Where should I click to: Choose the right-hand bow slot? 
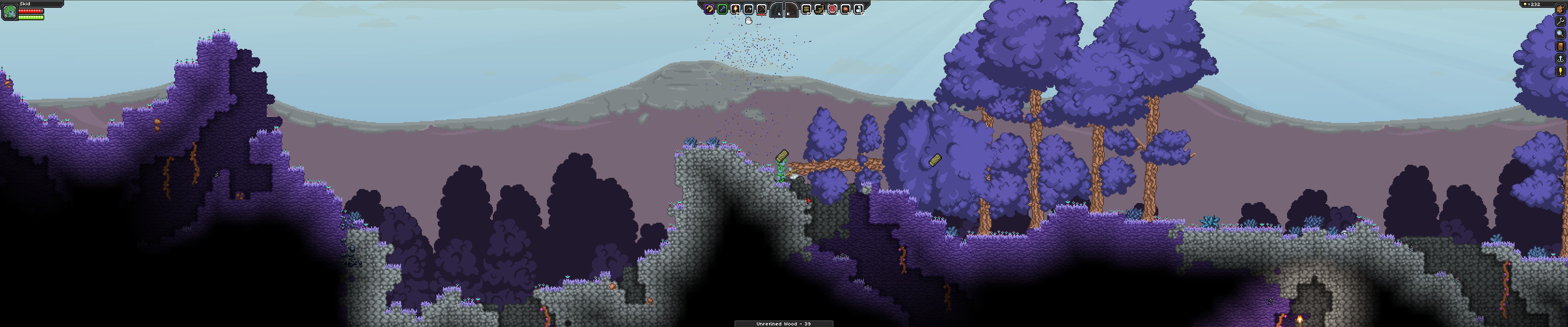(x=791, y=10)
